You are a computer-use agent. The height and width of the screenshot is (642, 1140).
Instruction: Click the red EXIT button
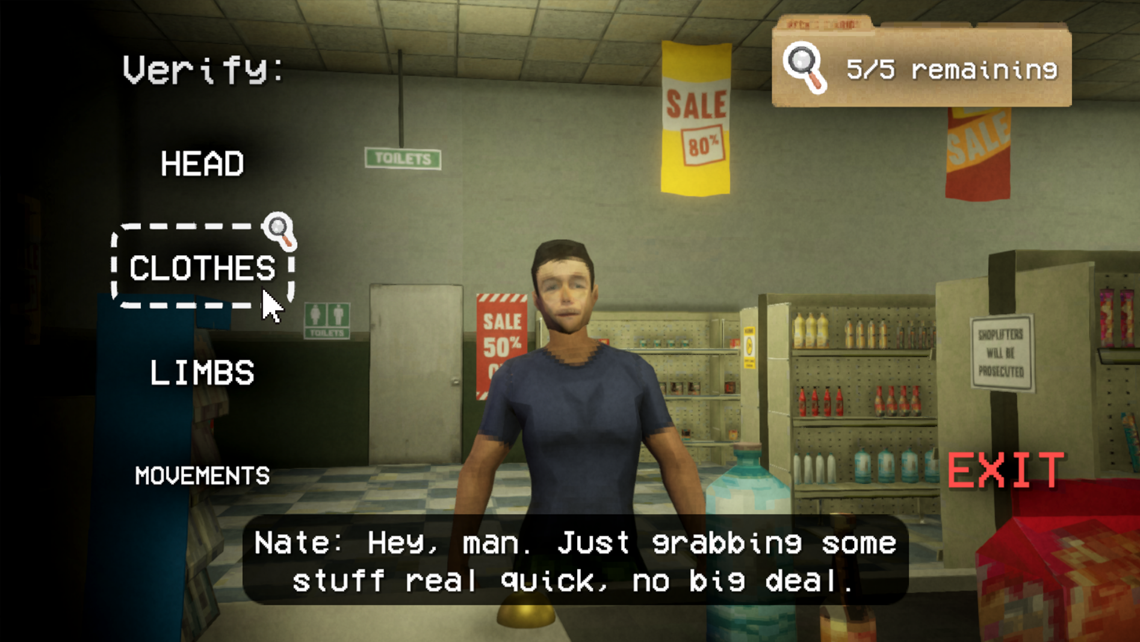point(1006,470)
